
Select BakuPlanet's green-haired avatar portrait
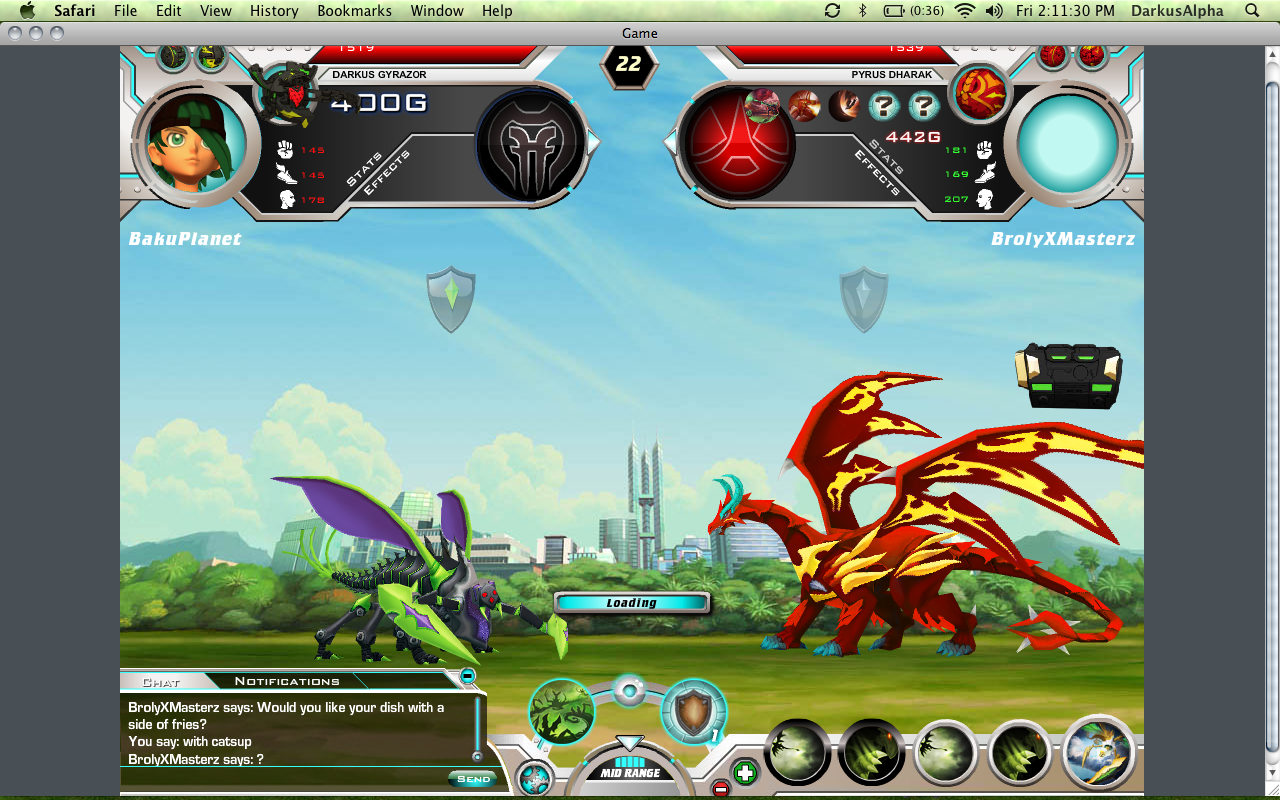(x=190, y=143)
